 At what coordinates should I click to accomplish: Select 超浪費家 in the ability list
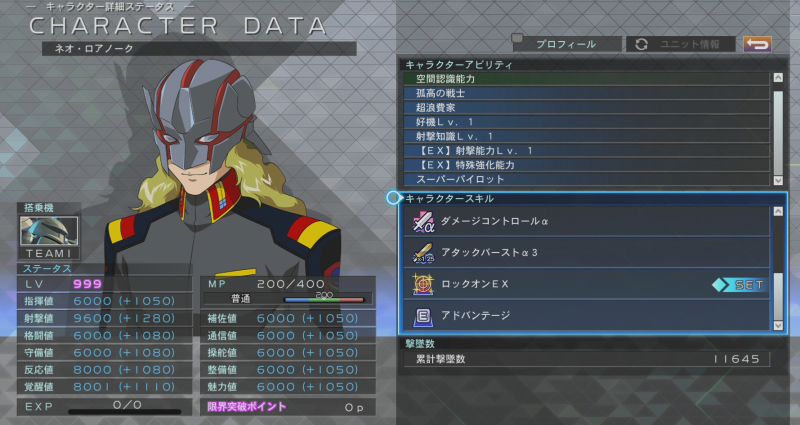coord(586,107)
